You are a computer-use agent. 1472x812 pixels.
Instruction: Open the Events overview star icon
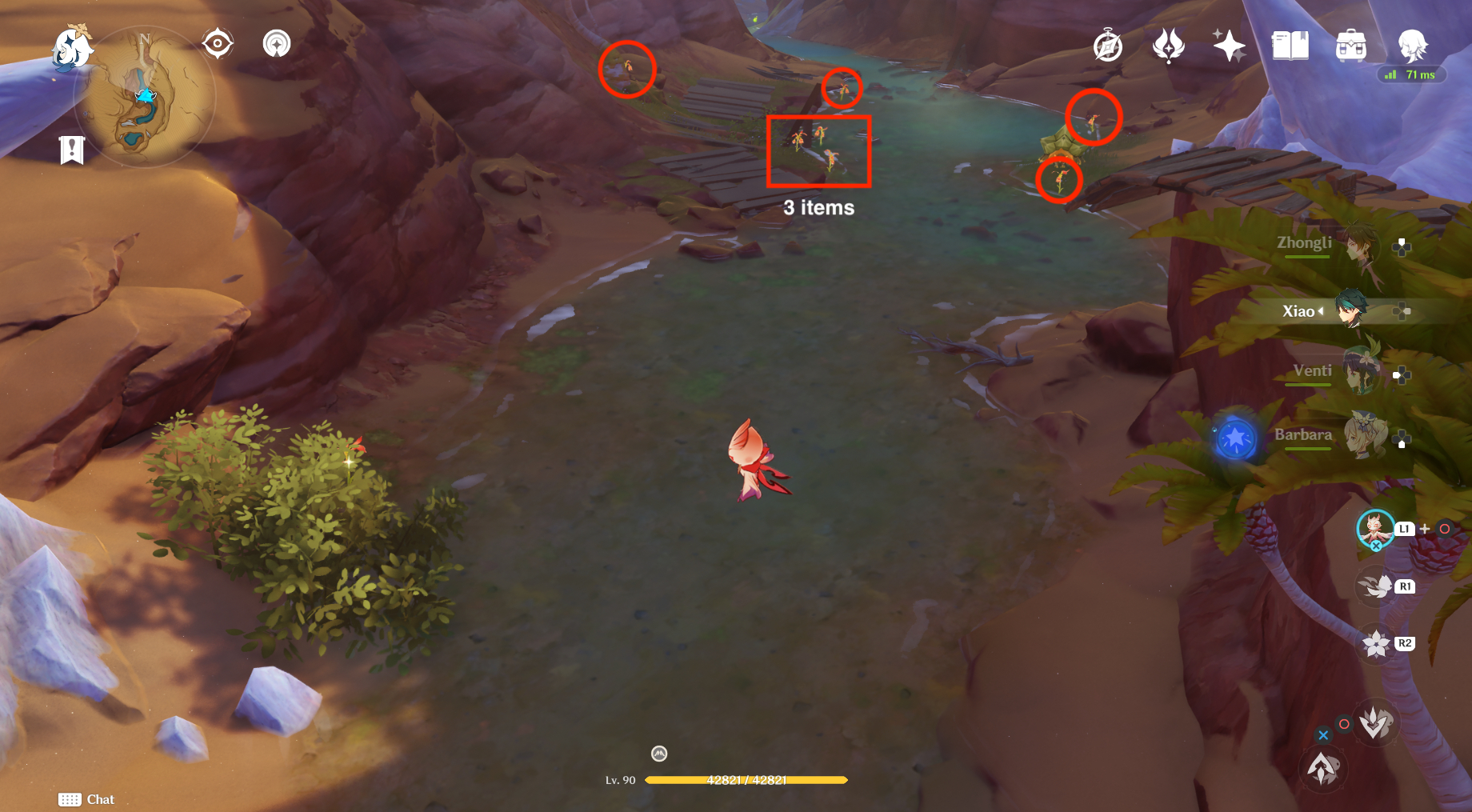coord(1229,46)
